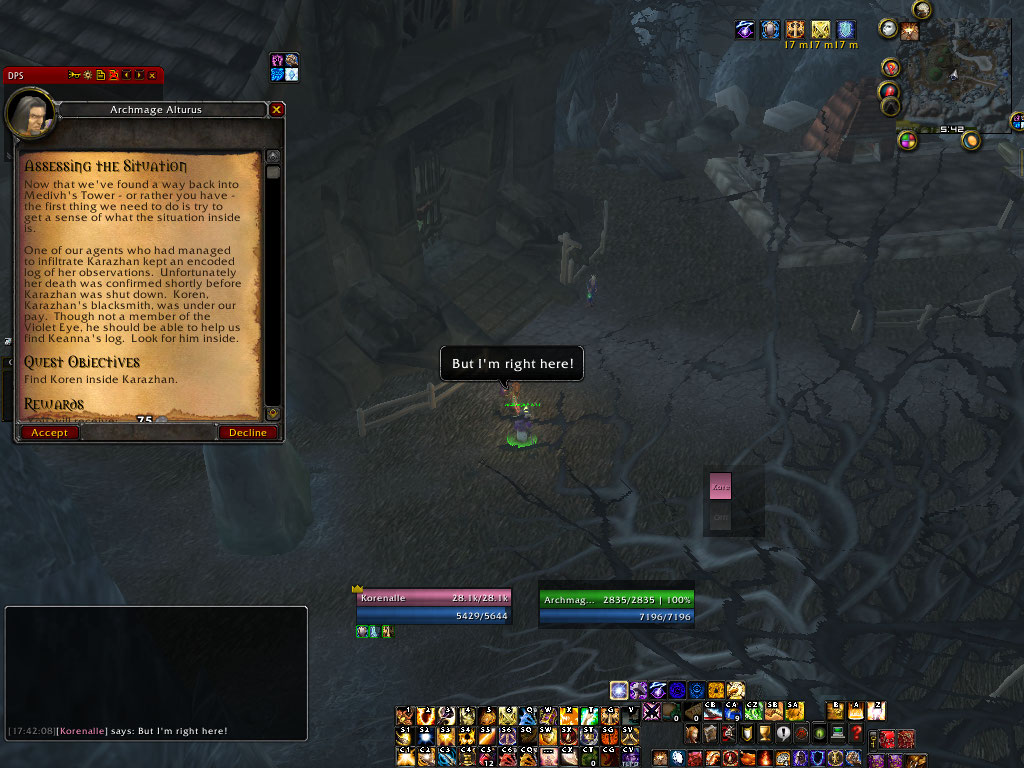
Task: Use the action slot labeled CB
Action: click(712, 710)
